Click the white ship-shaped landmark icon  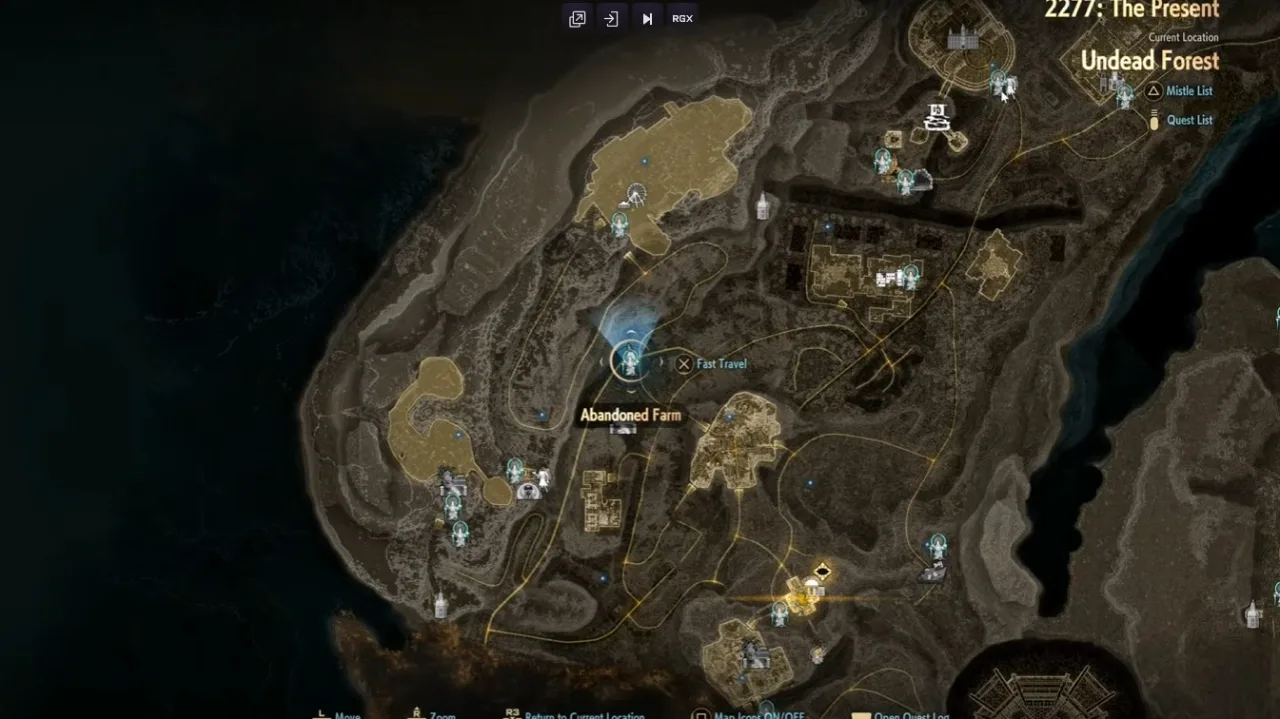[x=937, y=117]
